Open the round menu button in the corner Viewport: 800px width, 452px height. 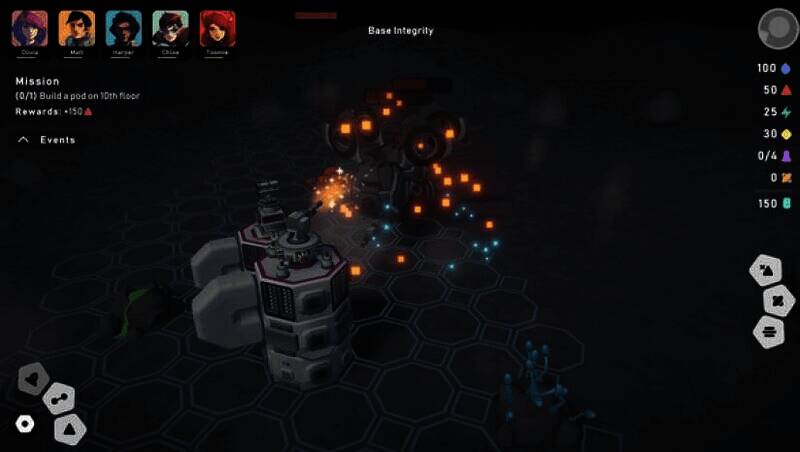[x=776, y=28]
